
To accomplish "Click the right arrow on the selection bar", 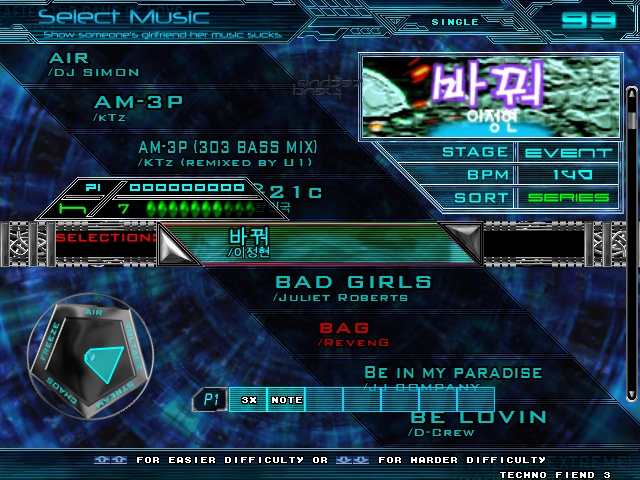I will [462, 243].
